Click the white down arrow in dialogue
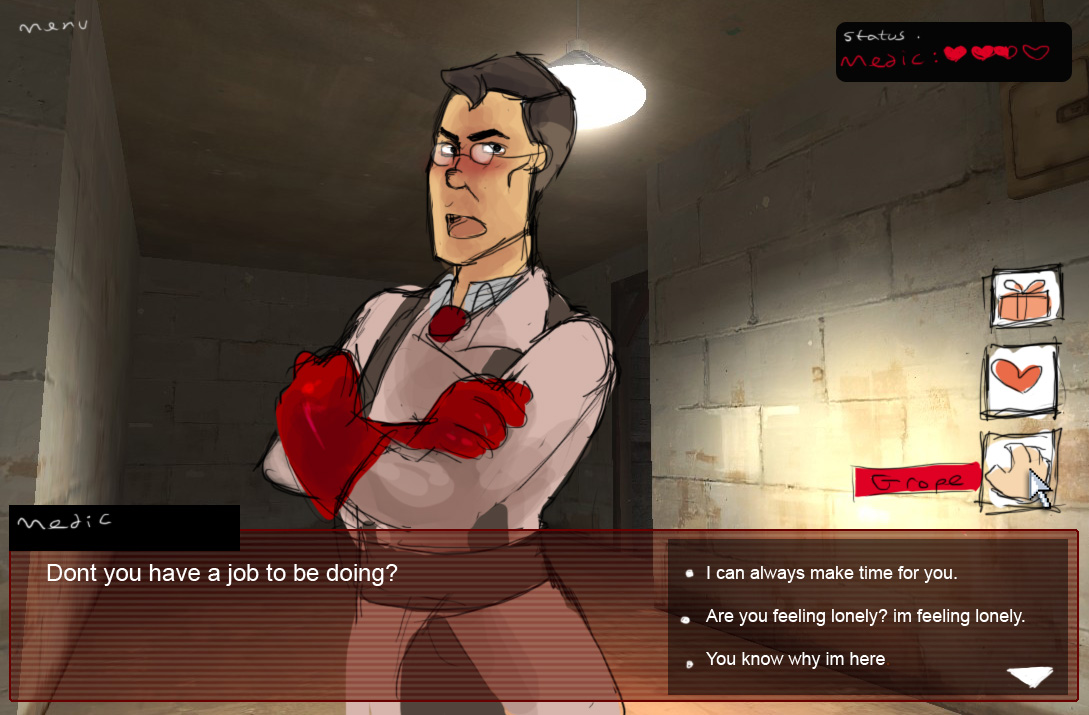This screenshot has height=715, width=1089. 1030,677
